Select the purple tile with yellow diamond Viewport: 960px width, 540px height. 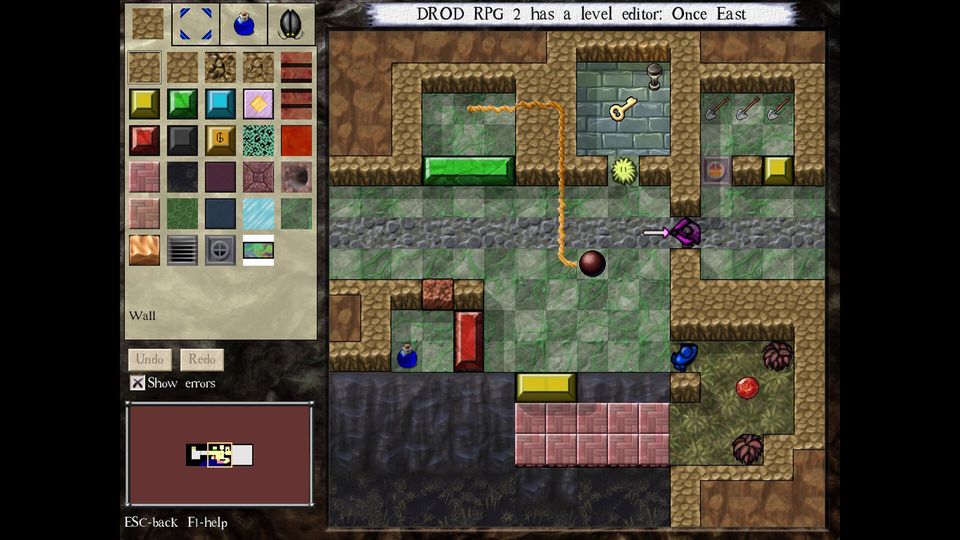pyautogui.click(x=258, y=103)
